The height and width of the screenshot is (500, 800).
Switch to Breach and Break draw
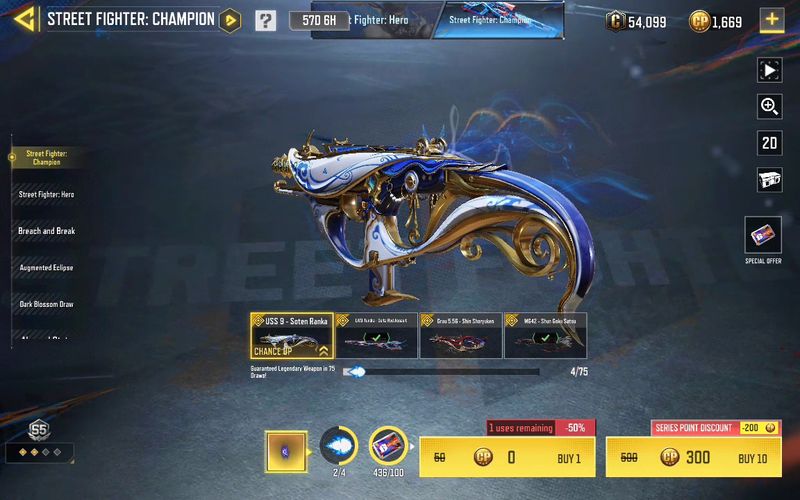tap(46, 231)
